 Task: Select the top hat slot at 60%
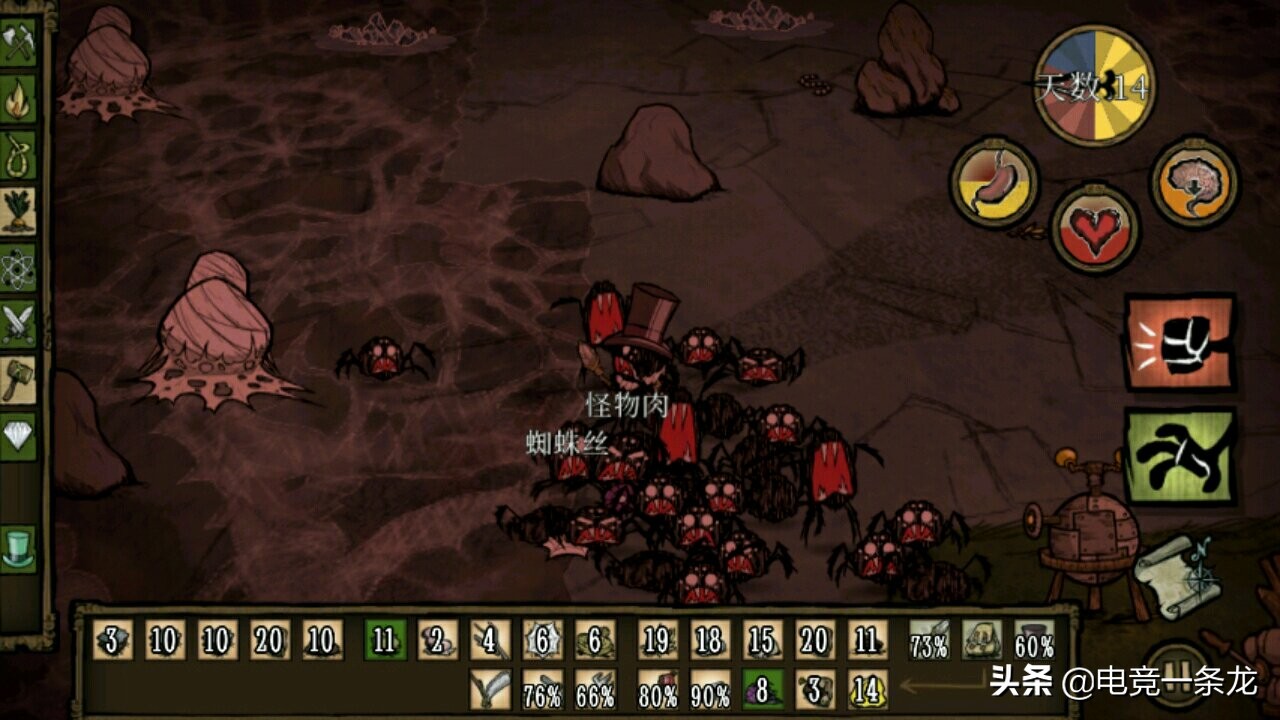pyautogui.click(x=1034, y=640)
